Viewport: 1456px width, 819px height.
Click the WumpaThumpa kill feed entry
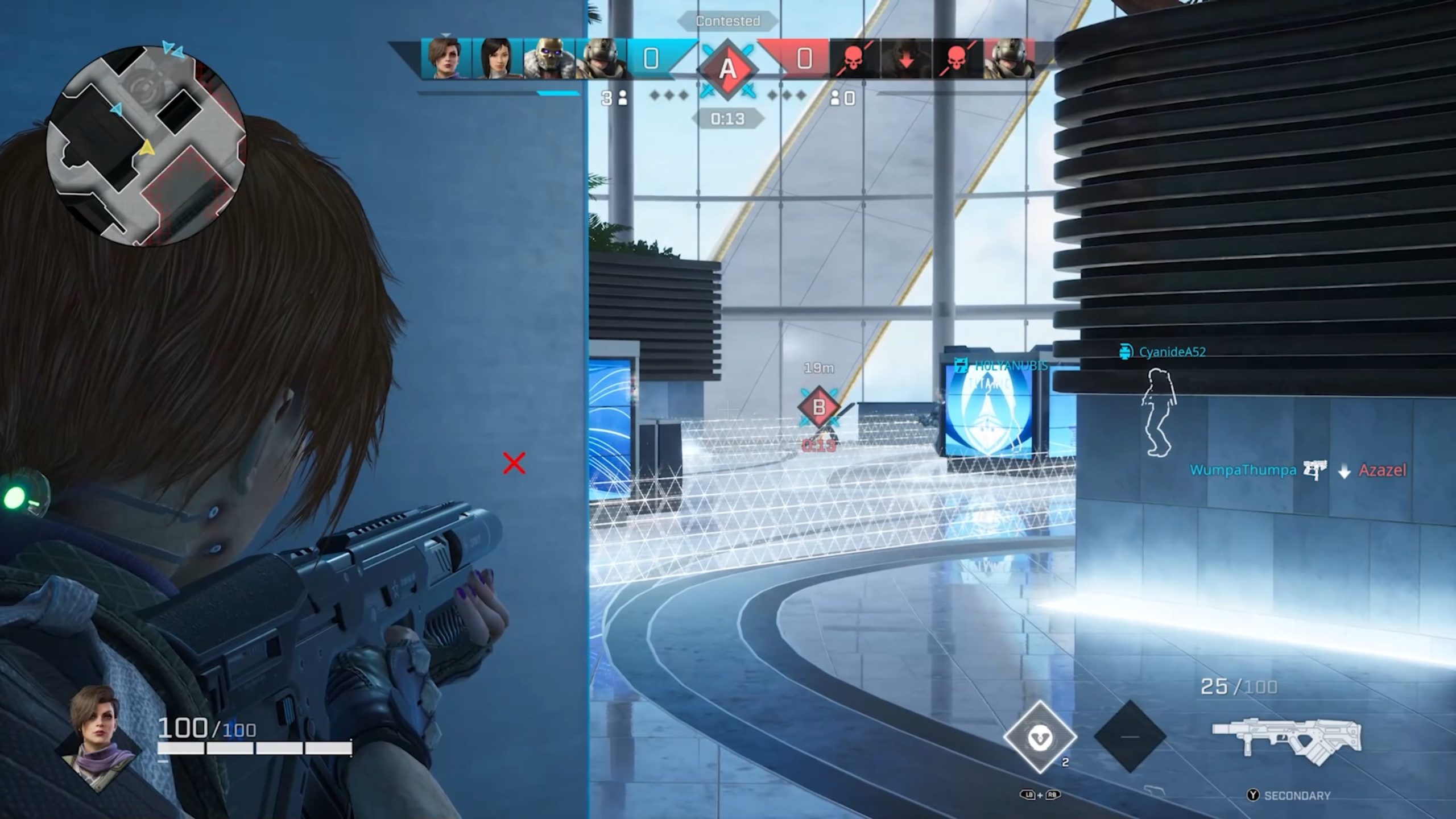pyautogui.click(x=1243, y=470)
